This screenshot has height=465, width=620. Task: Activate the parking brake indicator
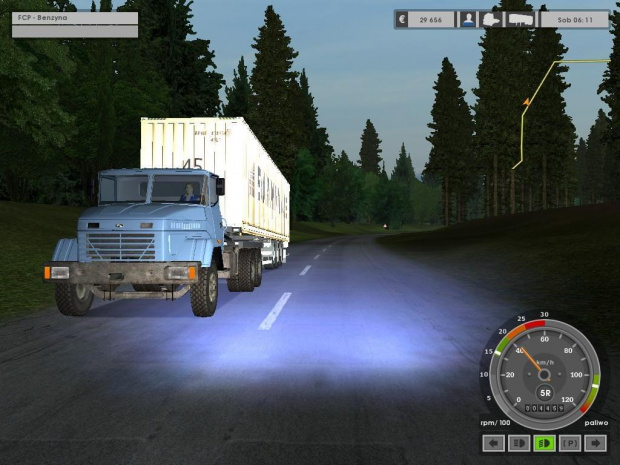coord(571,443)
